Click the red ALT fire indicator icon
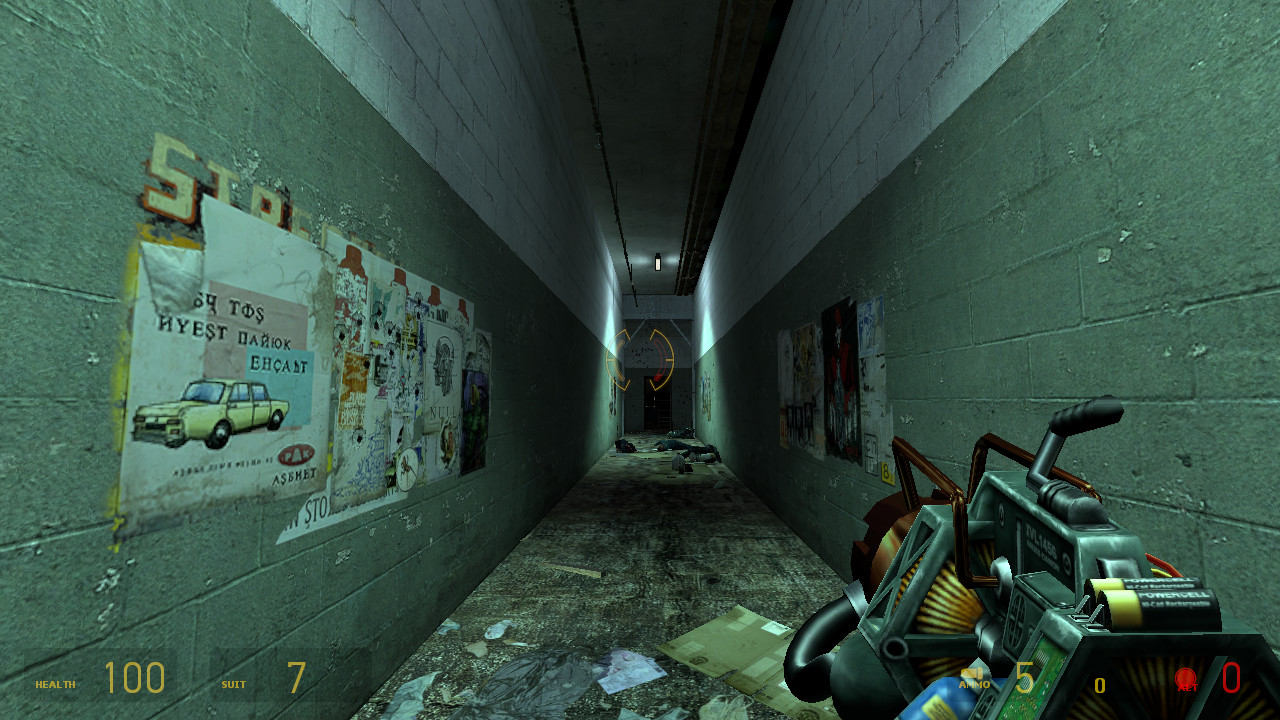The width and height of the screenshot is (1280, 720). 1188,675
